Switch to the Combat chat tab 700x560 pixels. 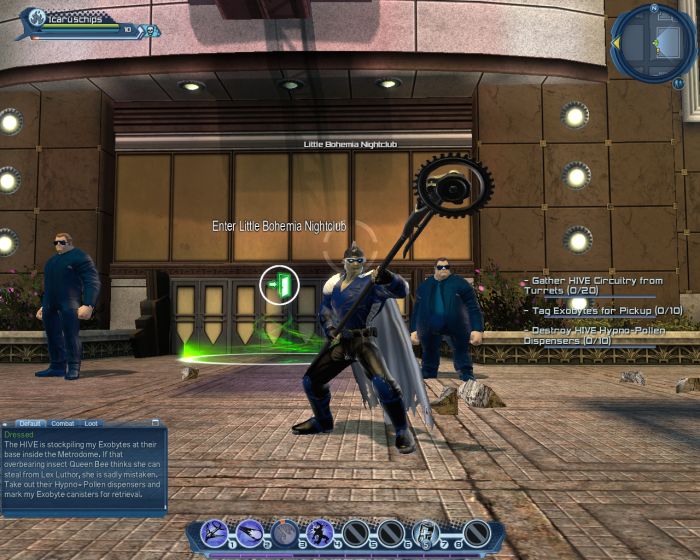63,423
